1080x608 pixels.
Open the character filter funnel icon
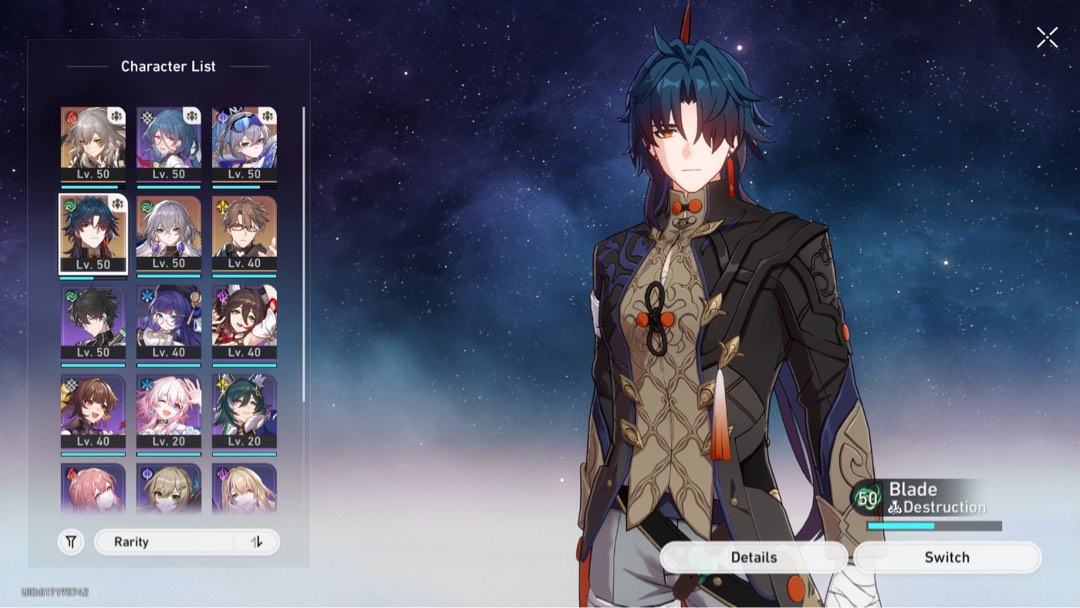(71, 542)
